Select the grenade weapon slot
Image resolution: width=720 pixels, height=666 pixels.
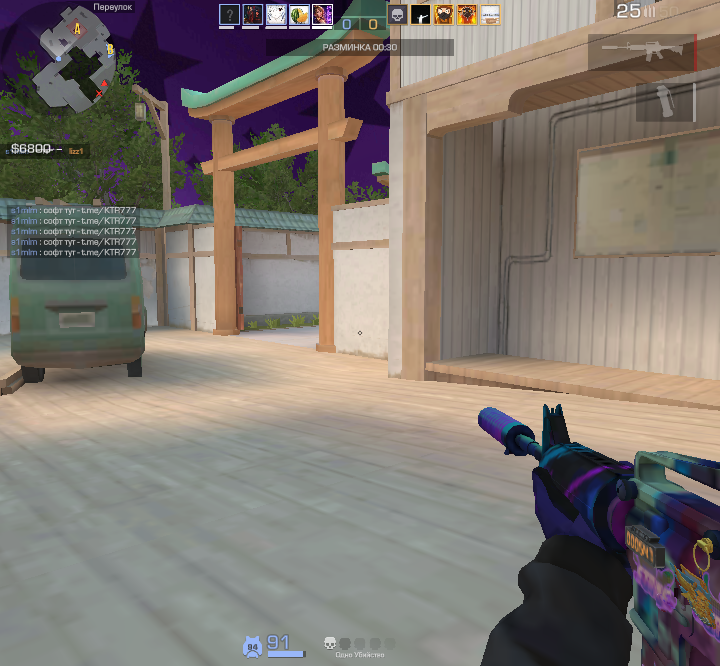(665, 102)
